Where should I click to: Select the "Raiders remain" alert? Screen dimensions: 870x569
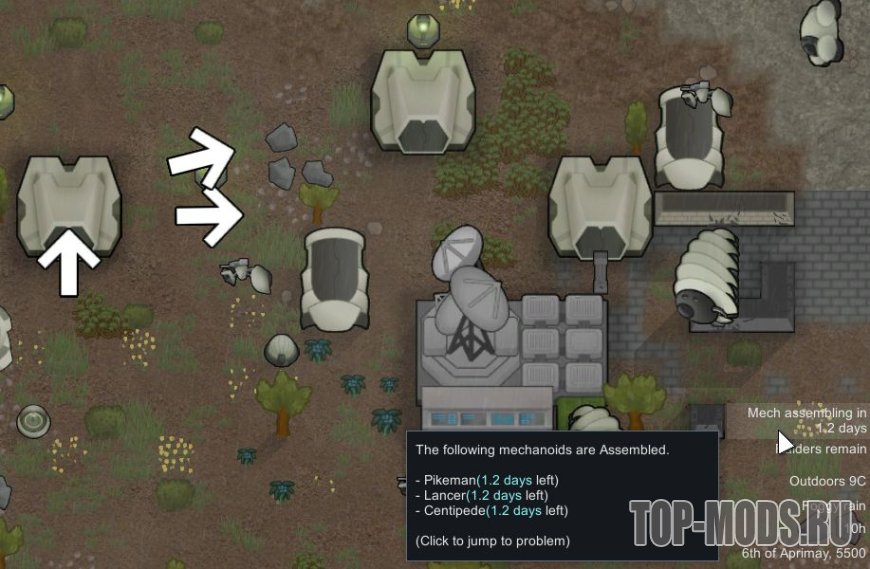coord(825,449)
